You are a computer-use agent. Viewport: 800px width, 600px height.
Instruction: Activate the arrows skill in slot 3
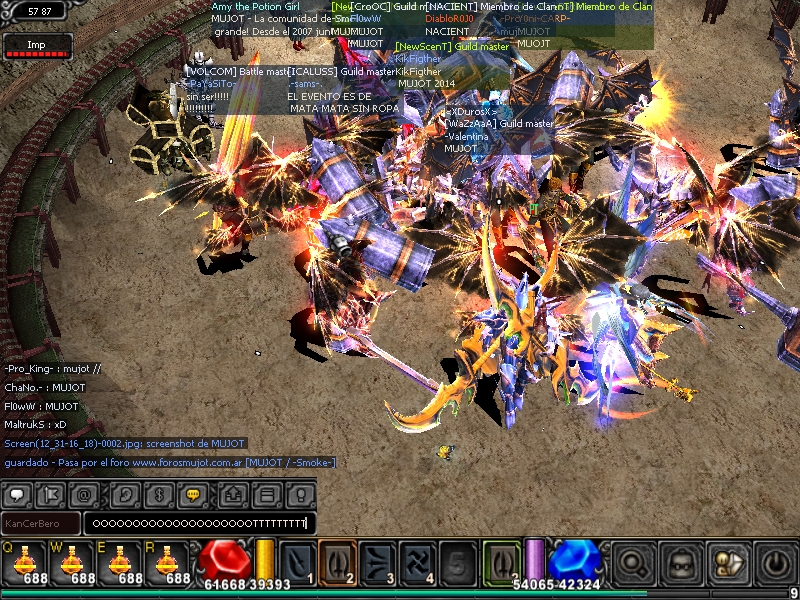coord(378,561)
